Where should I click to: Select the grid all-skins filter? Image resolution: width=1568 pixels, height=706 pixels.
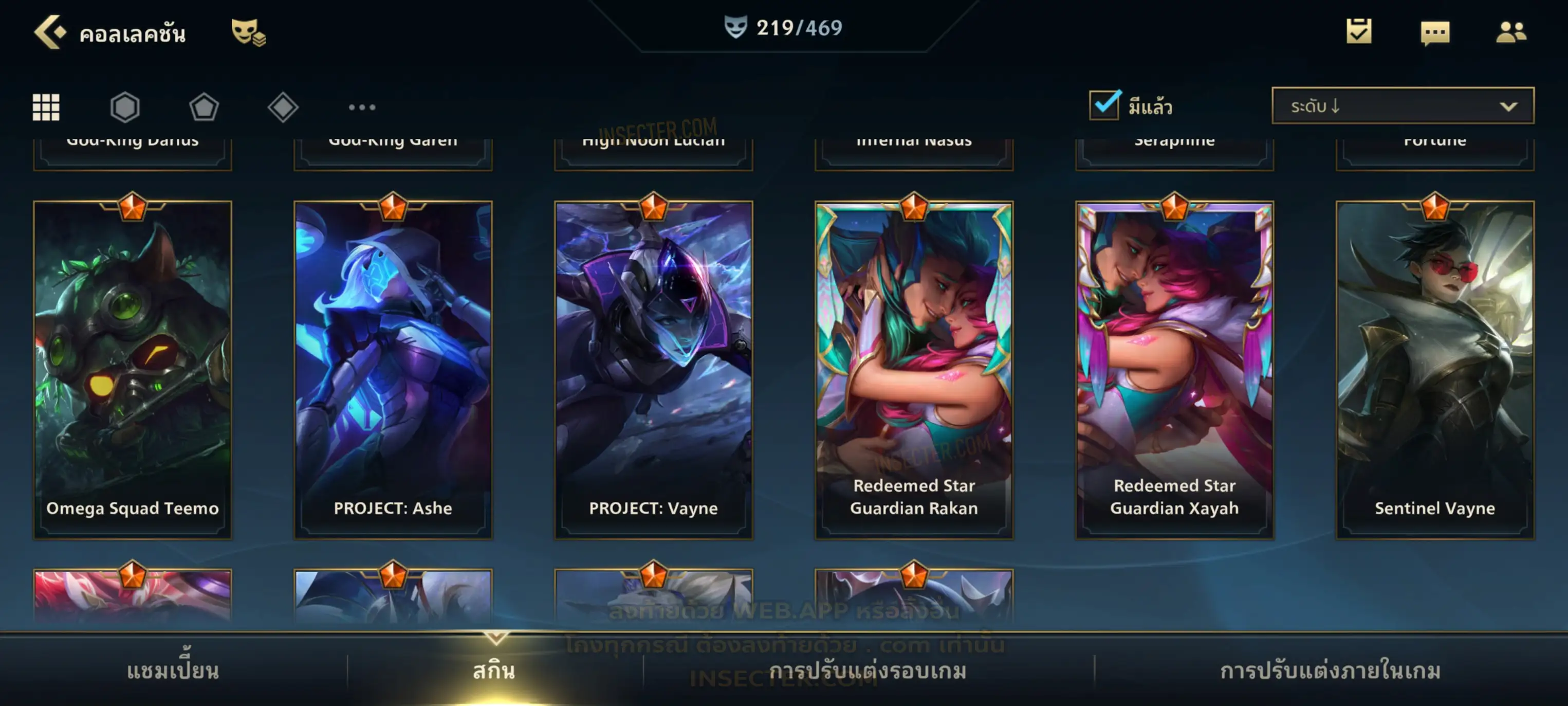[46, 107]
